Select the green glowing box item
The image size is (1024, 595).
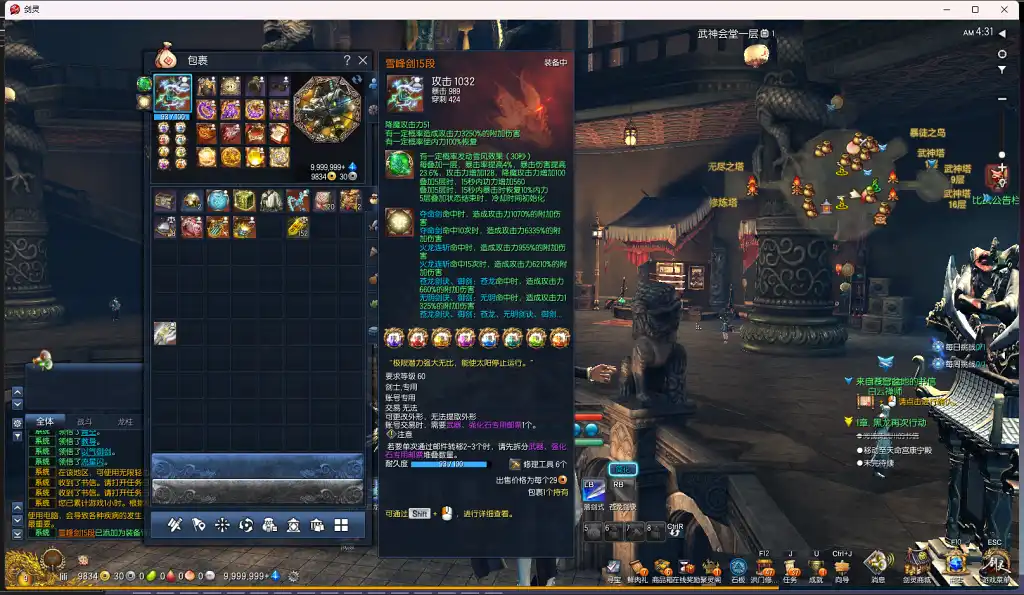point(243,201)
